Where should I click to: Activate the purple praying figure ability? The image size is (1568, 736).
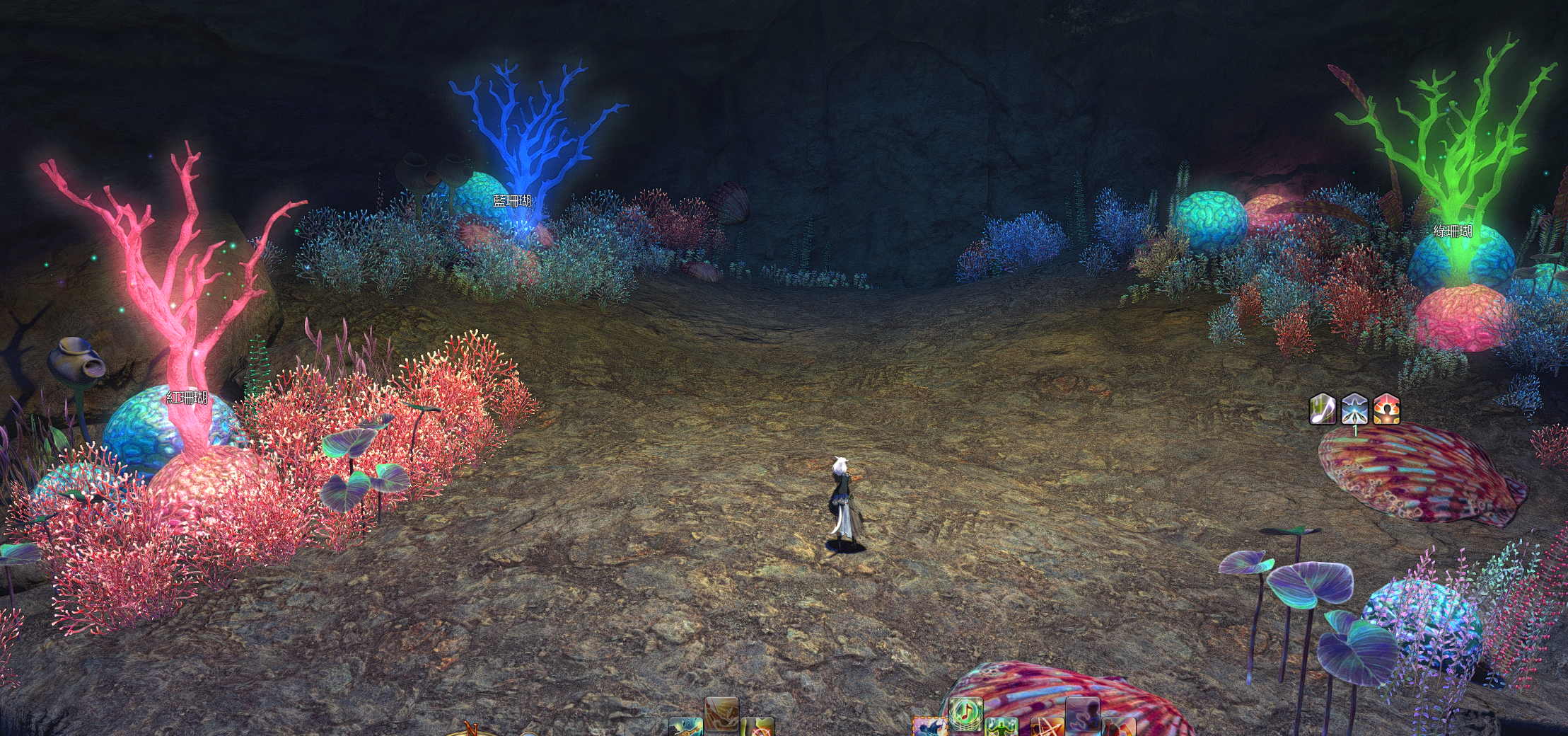(x=1082, y=715)
